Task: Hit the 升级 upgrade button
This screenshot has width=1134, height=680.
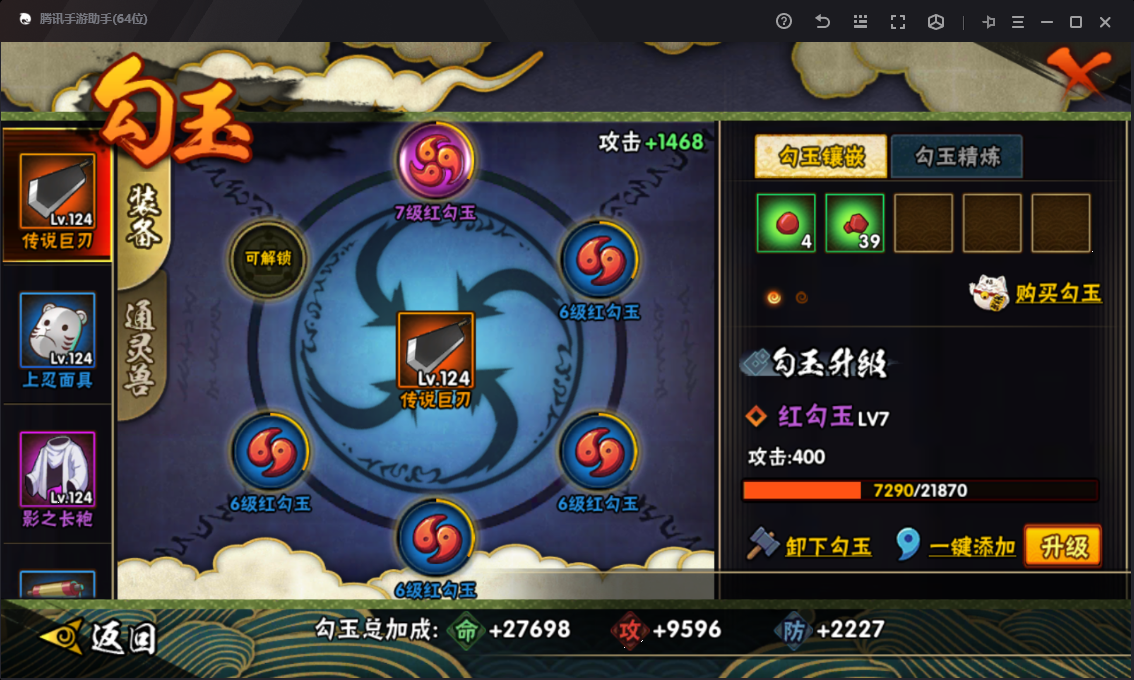Action: coord(1062,546)
